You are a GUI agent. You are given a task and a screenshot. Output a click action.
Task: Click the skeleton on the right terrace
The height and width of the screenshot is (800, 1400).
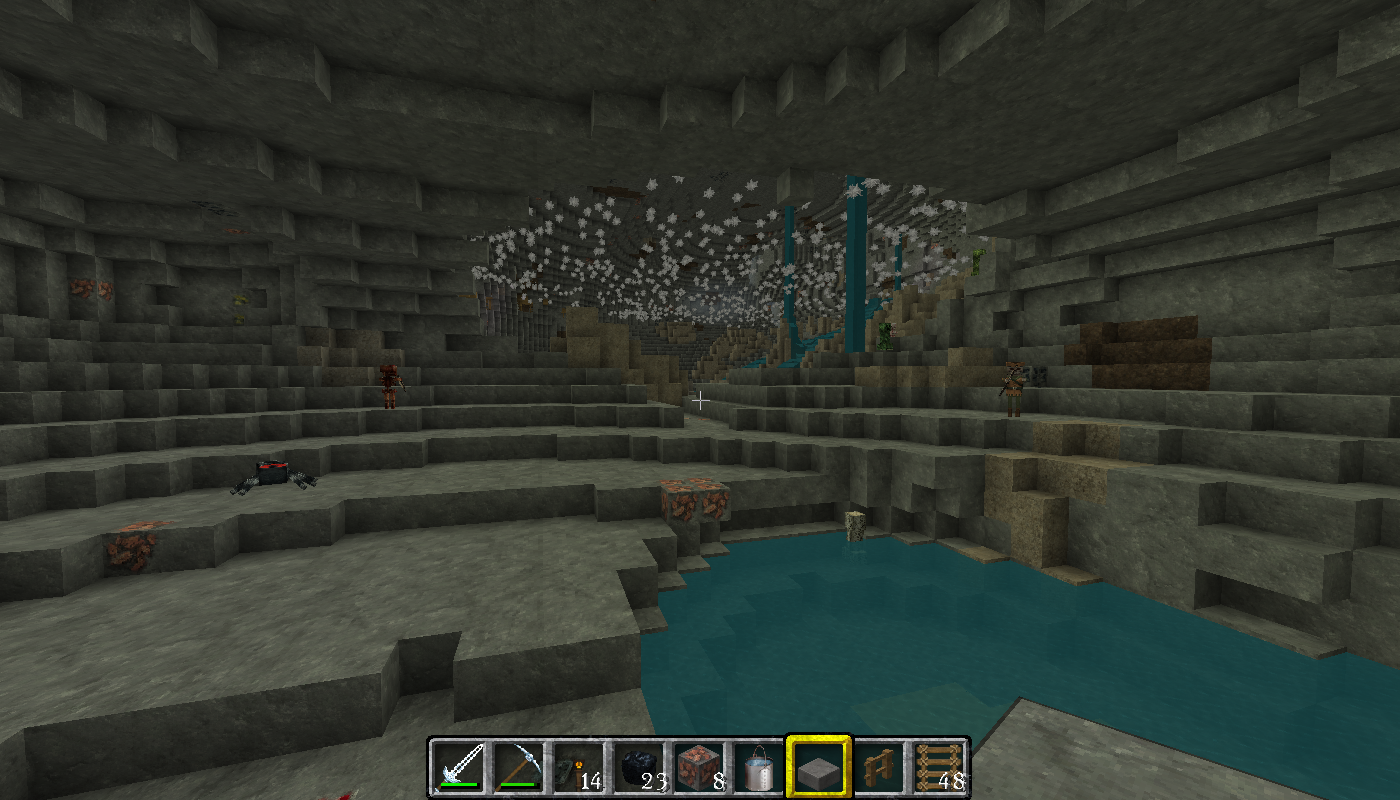pyautogui.click(x=1013, y=390)
